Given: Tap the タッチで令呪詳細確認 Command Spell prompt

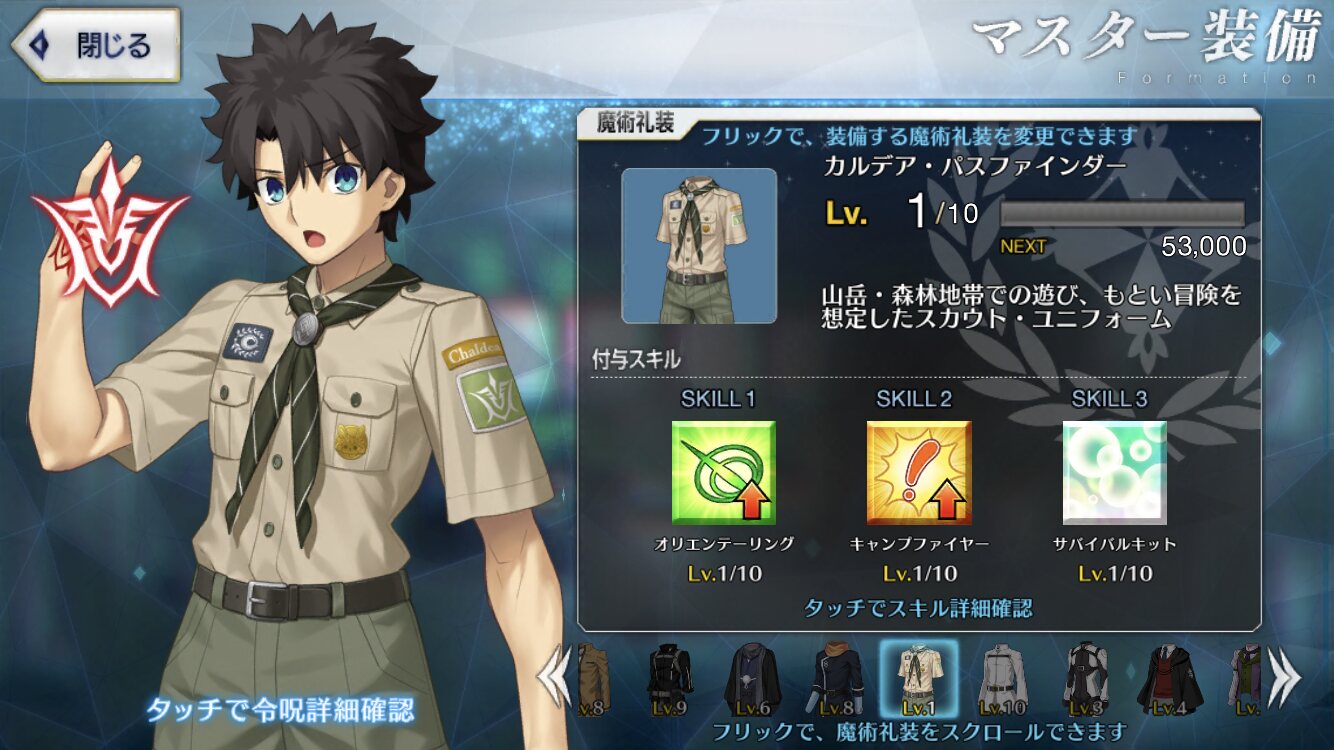Looking at the screenshot, I should pos(281,709).
